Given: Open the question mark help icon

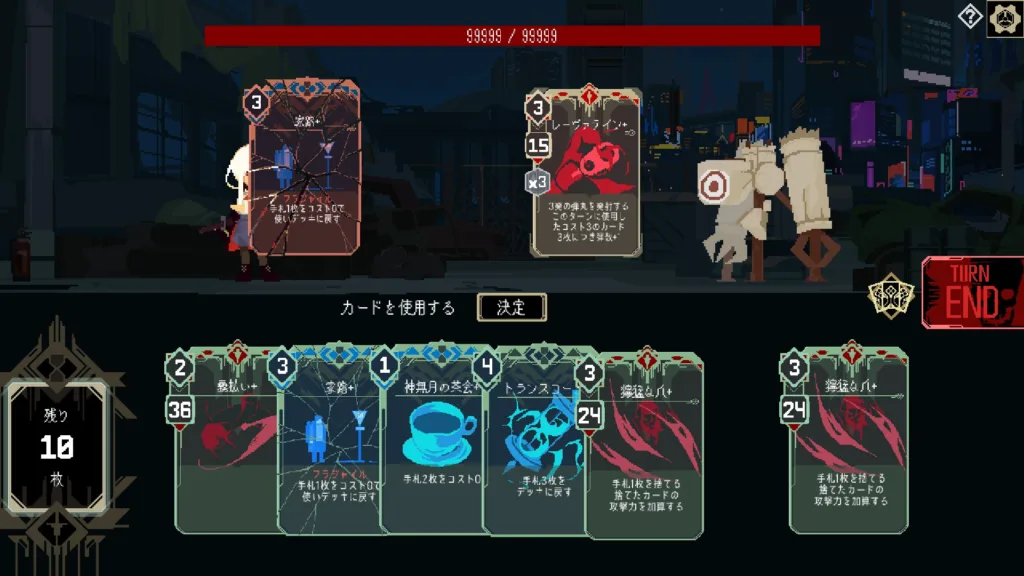Looking at the screenshot, I should click(970, 16).
